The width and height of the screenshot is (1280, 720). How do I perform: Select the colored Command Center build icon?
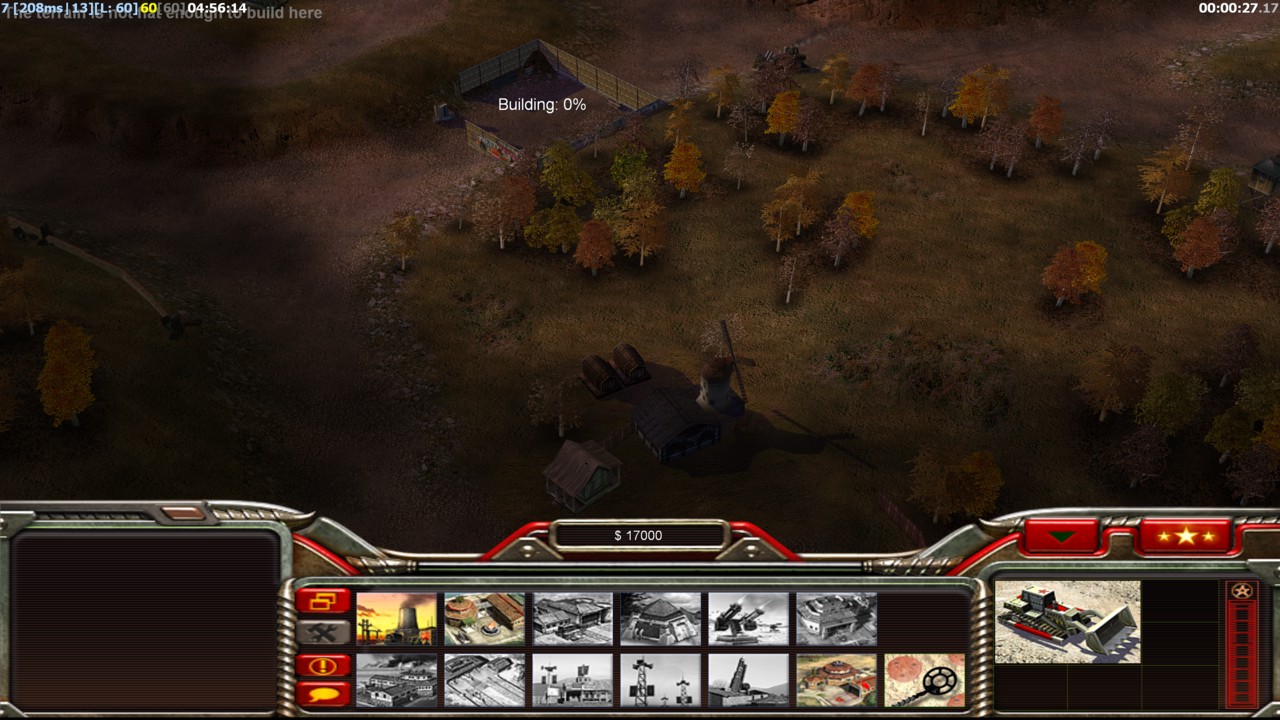pos(836,680)
